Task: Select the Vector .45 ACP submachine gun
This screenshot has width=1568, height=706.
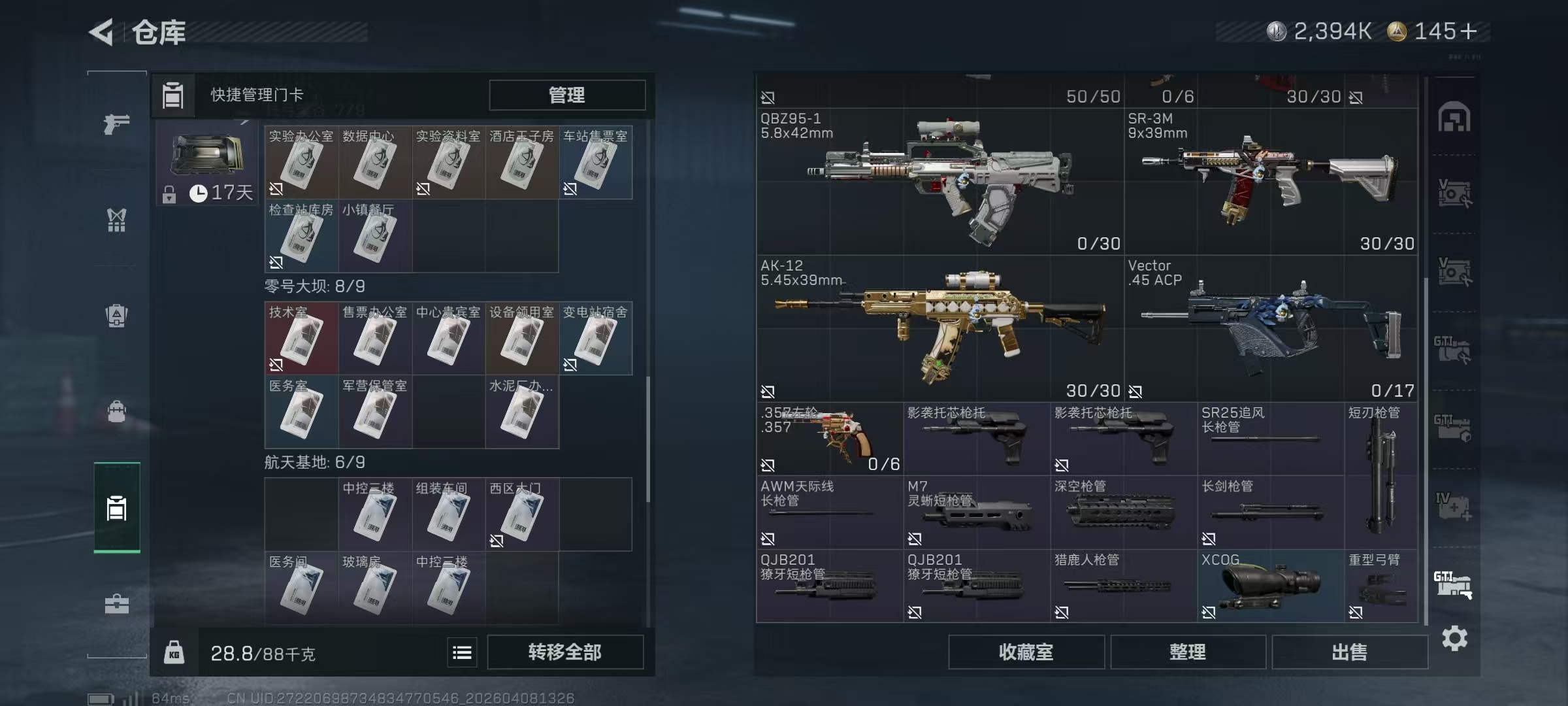Action: [x=1271, y=329]
